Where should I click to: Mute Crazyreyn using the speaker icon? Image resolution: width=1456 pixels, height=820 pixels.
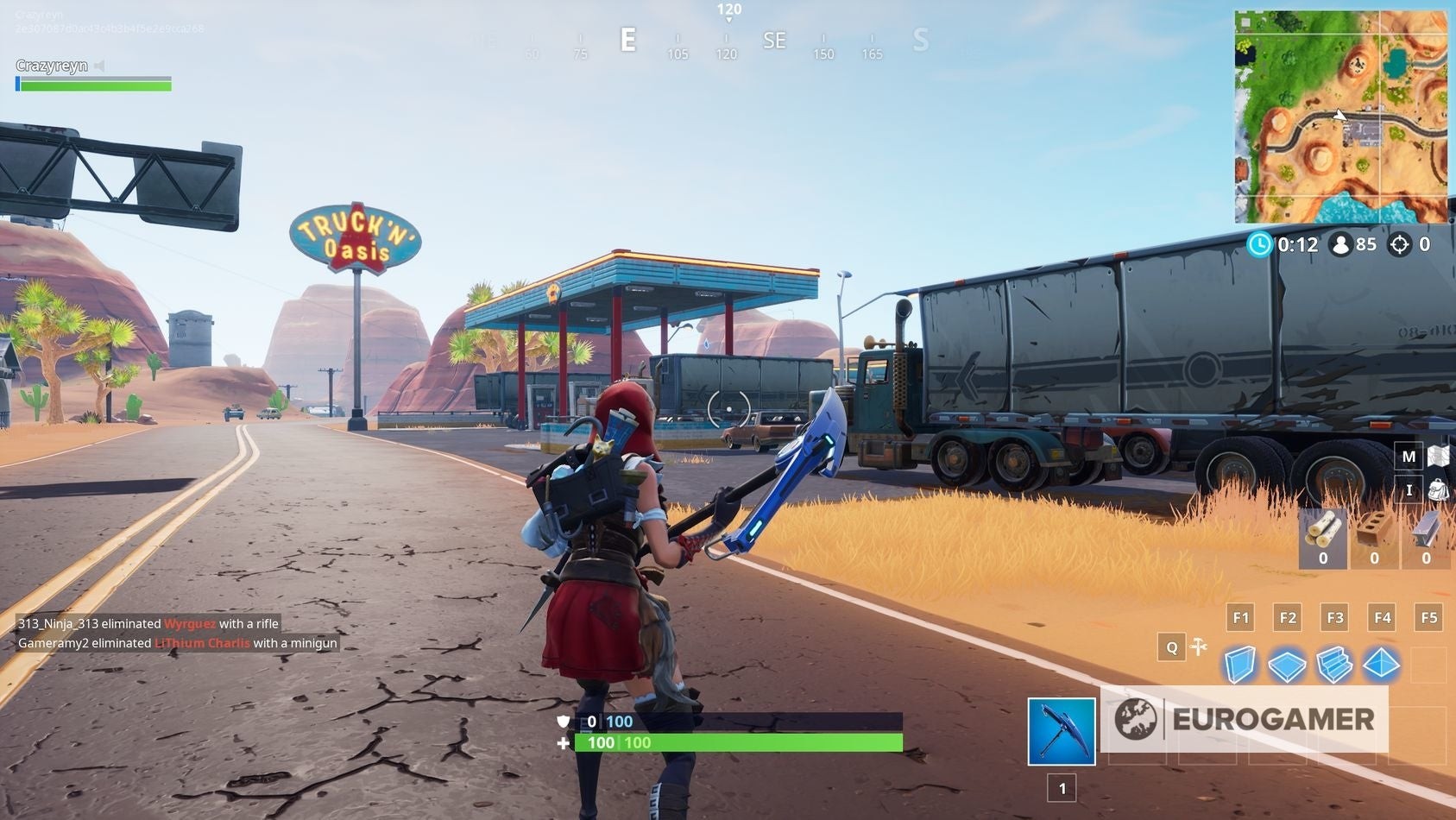pyautogui.click(x=98, y=65)
